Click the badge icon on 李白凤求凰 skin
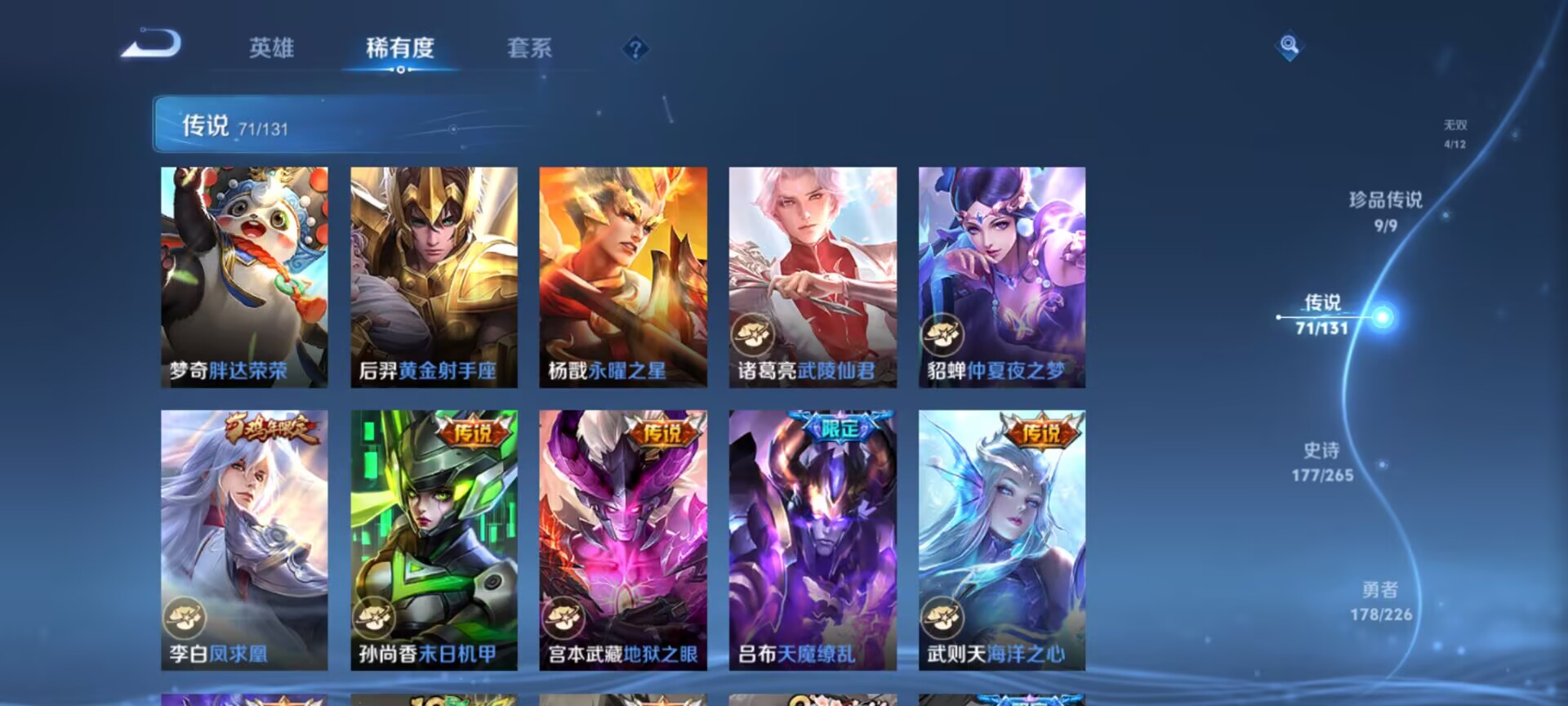This screenshot has width=1568, height=706. coord(186,619)
